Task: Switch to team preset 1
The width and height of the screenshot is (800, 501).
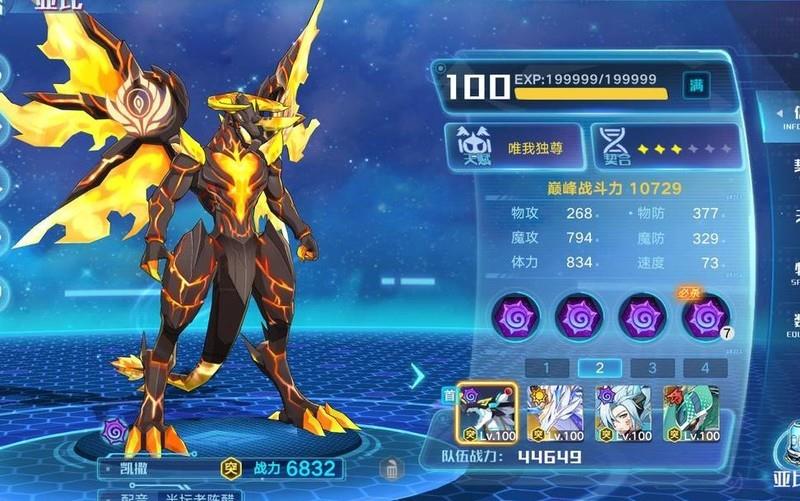Action: pos(548,368)
